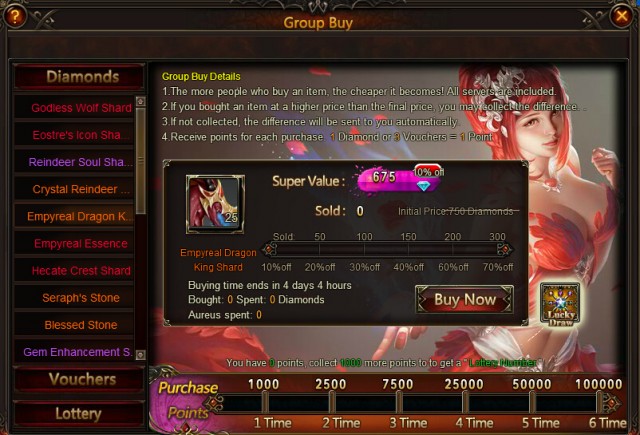Inspect the Empyreal Dragon King Shard icon
The height and width of the screenshot is (435, 640).
point(215,203)
